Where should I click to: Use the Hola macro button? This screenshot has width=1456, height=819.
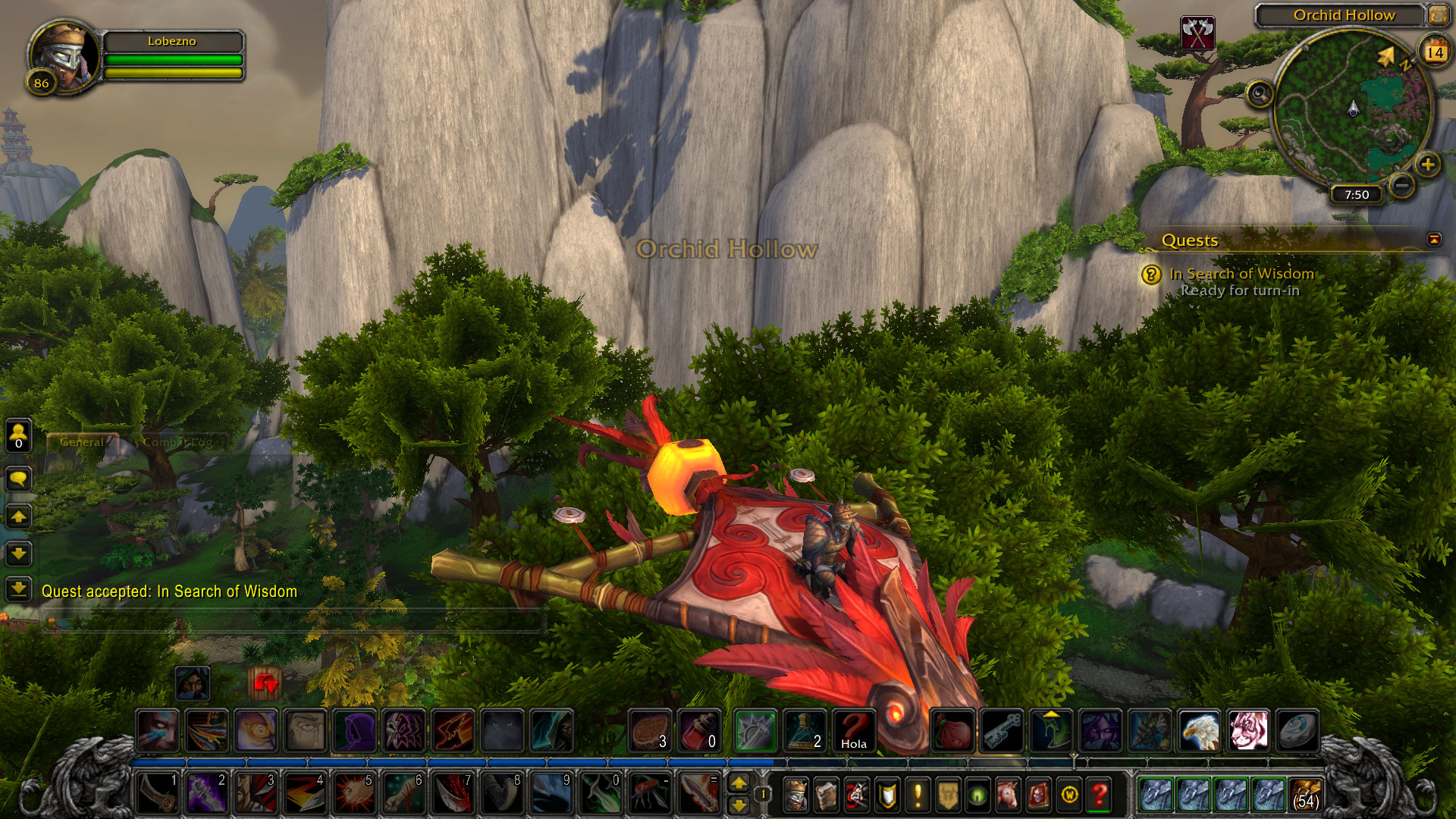point(853,731)
